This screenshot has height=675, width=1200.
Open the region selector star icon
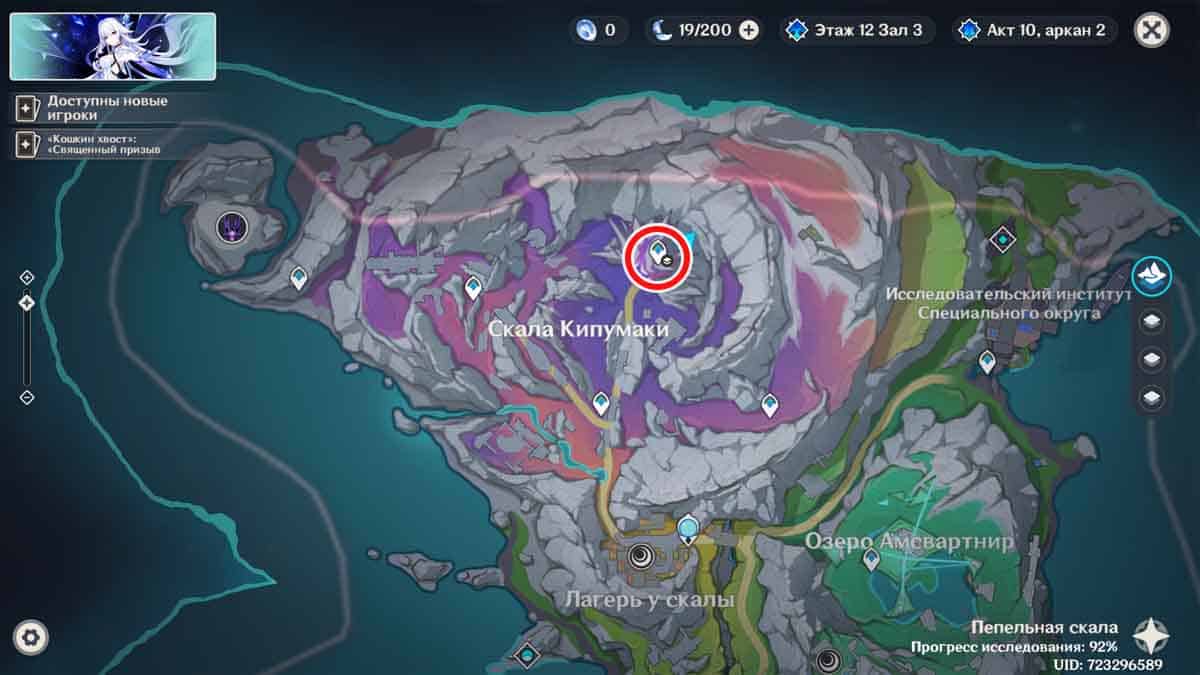click(1151, 635)
